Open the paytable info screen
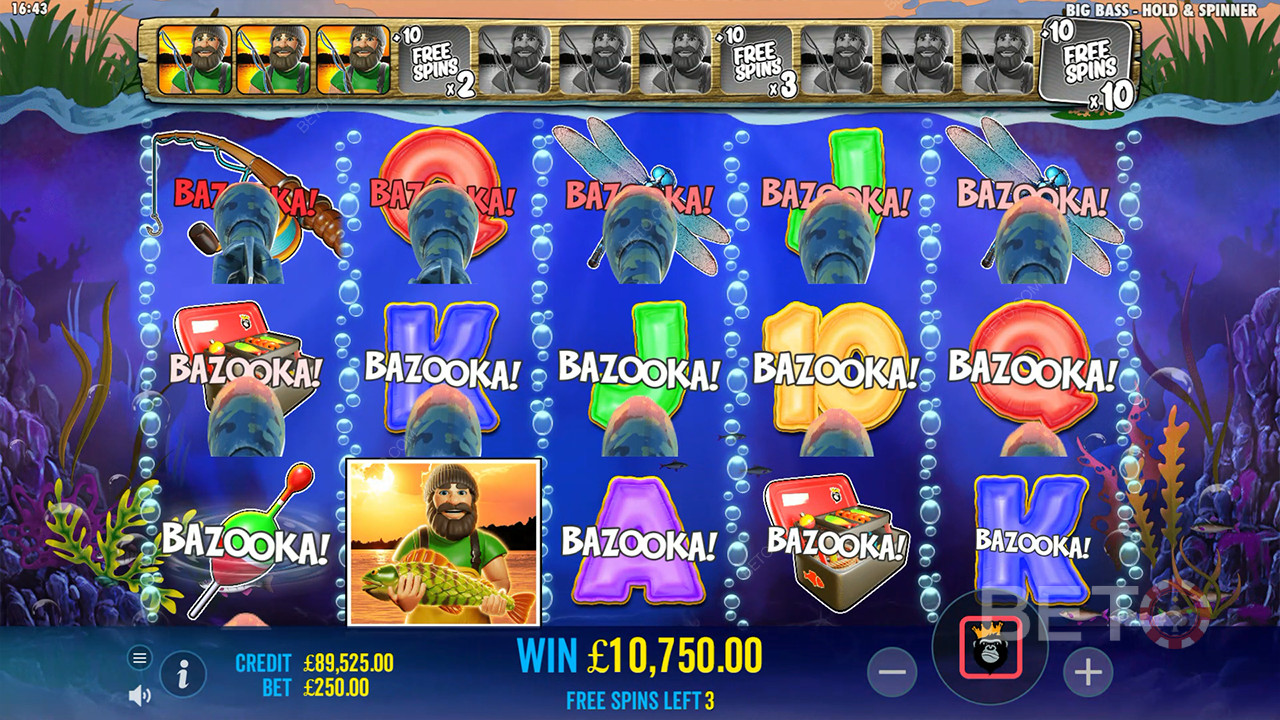Image resolution: width=1280 pixels, height=720 pixels. (180, 675)
